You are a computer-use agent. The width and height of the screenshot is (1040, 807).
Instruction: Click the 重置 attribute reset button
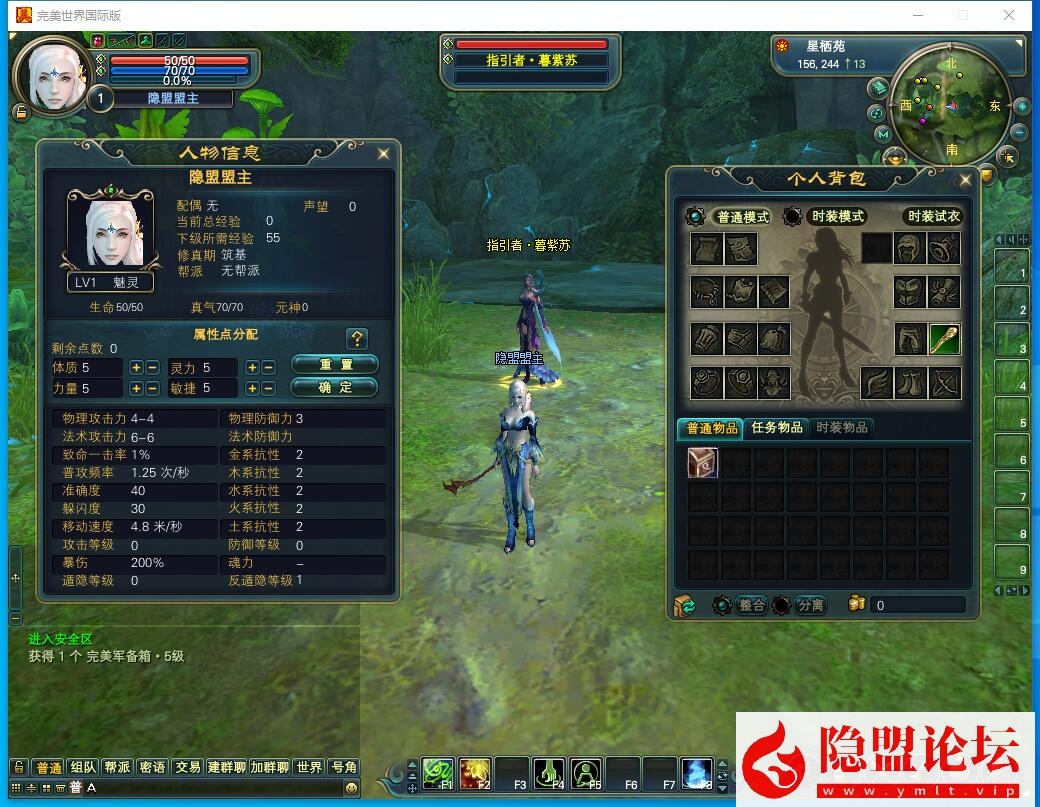coord(334,364)
